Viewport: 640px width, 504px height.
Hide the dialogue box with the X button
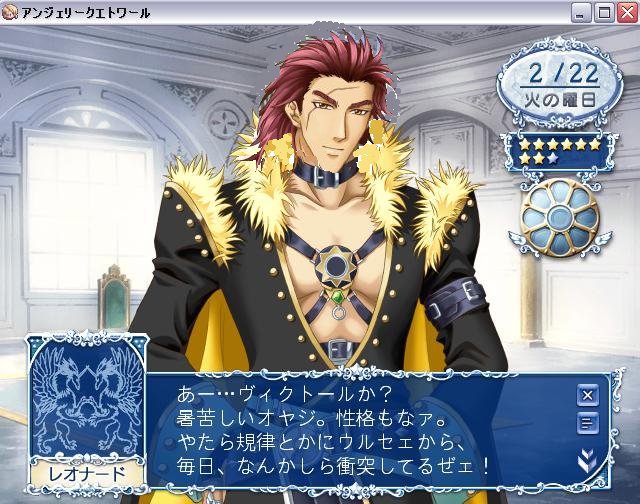[587, 394]
